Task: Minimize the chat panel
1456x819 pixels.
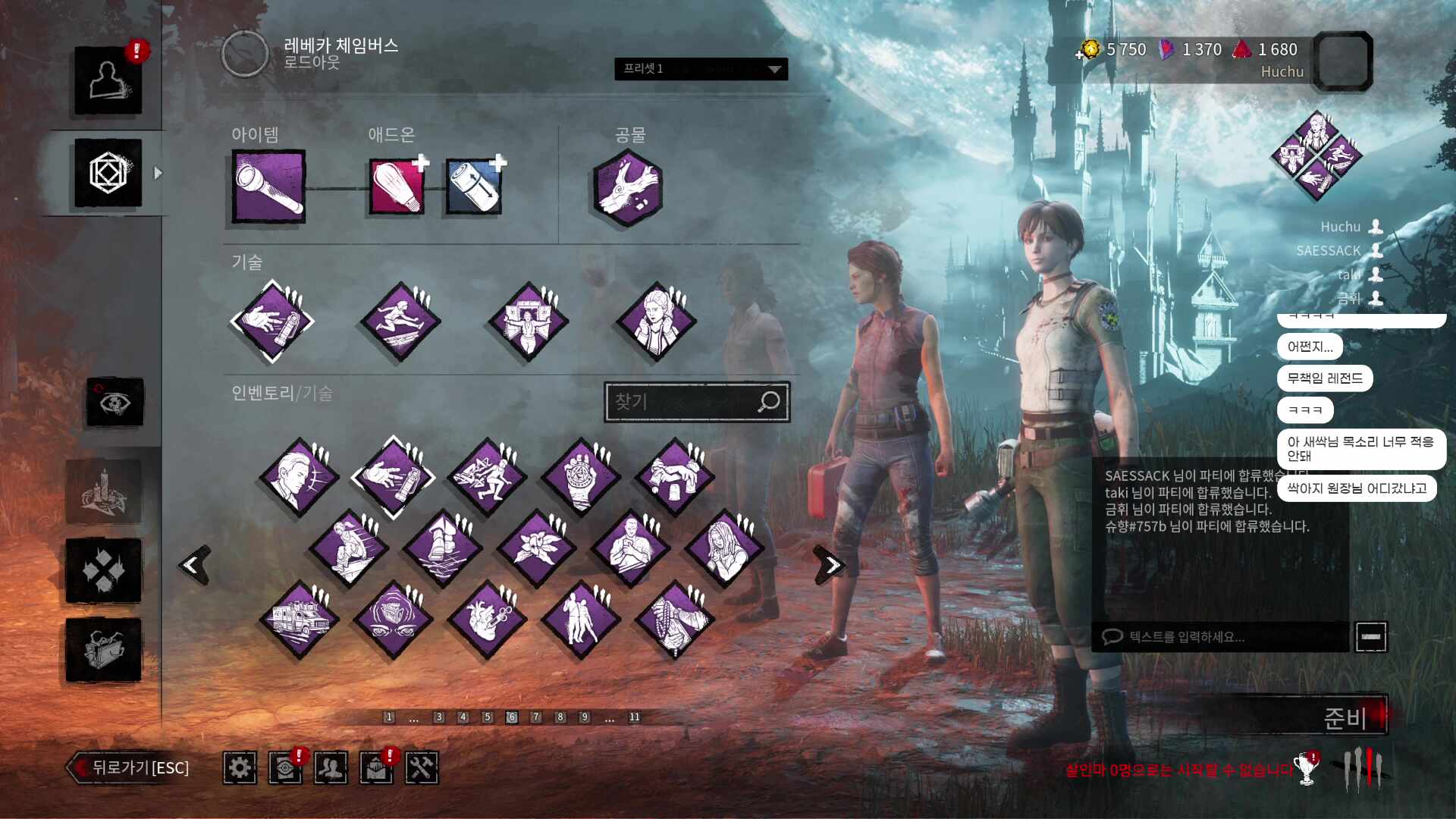Action: pos(1370,637)
